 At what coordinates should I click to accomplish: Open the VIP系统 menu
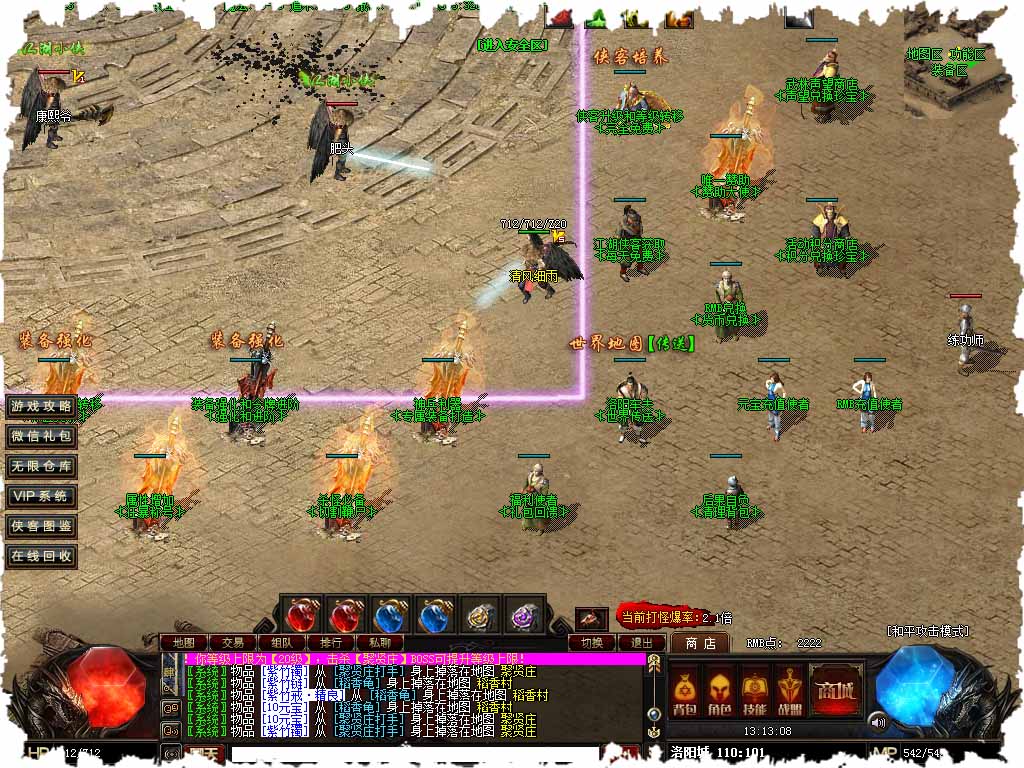pyautogui.click(x=41, y=496)
